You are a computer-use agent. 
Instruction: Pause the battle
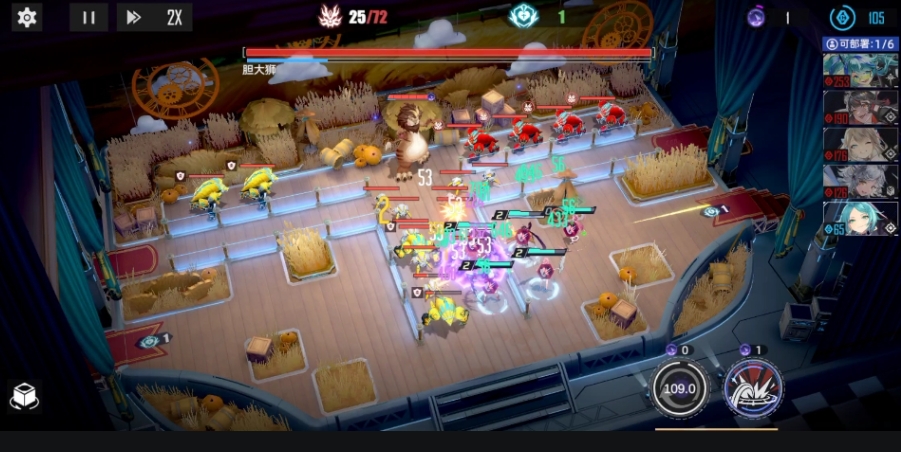(89, 17)
